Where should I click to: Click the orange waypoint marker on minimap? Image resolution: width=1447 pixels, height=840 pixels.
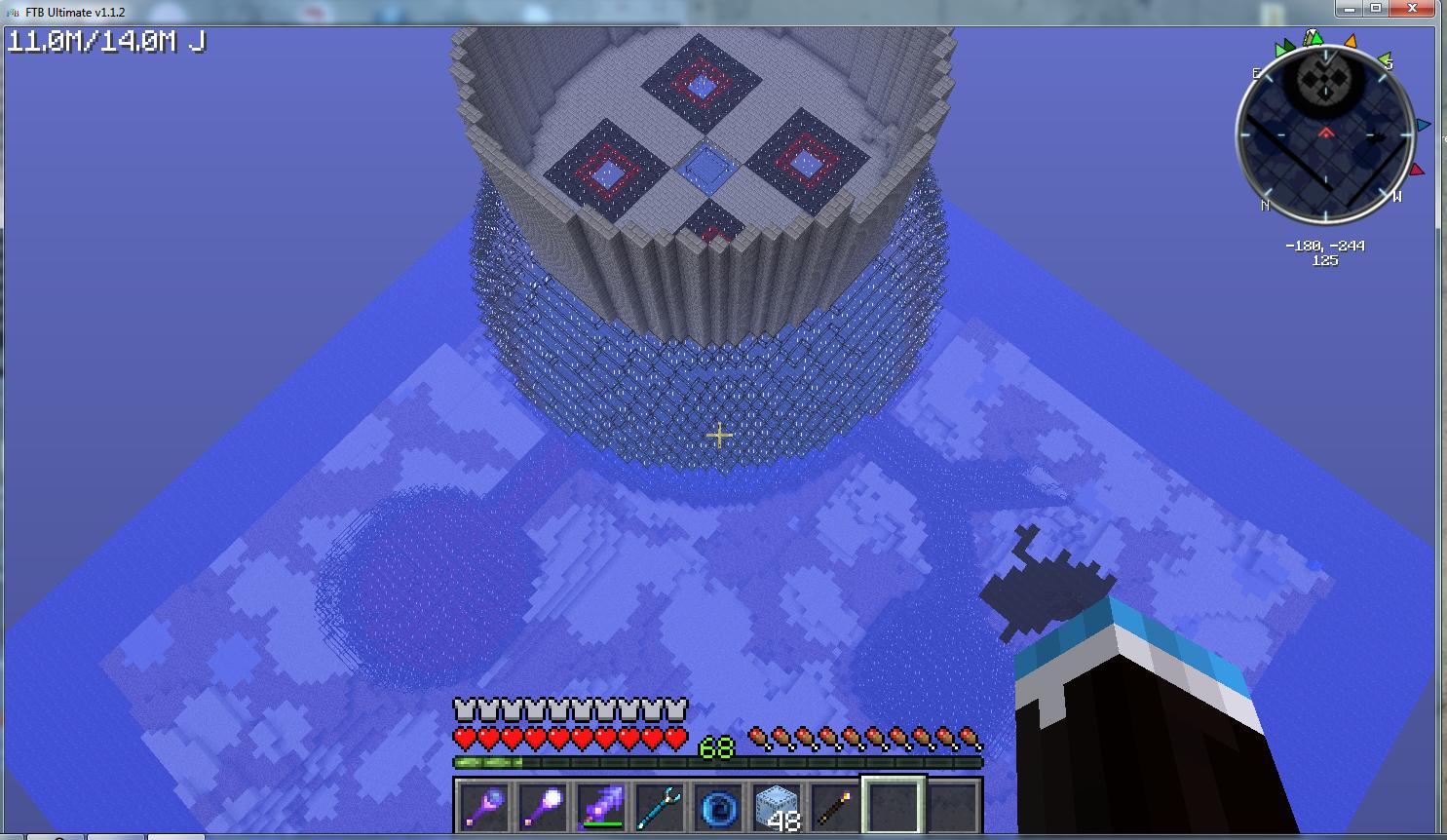1351,42
